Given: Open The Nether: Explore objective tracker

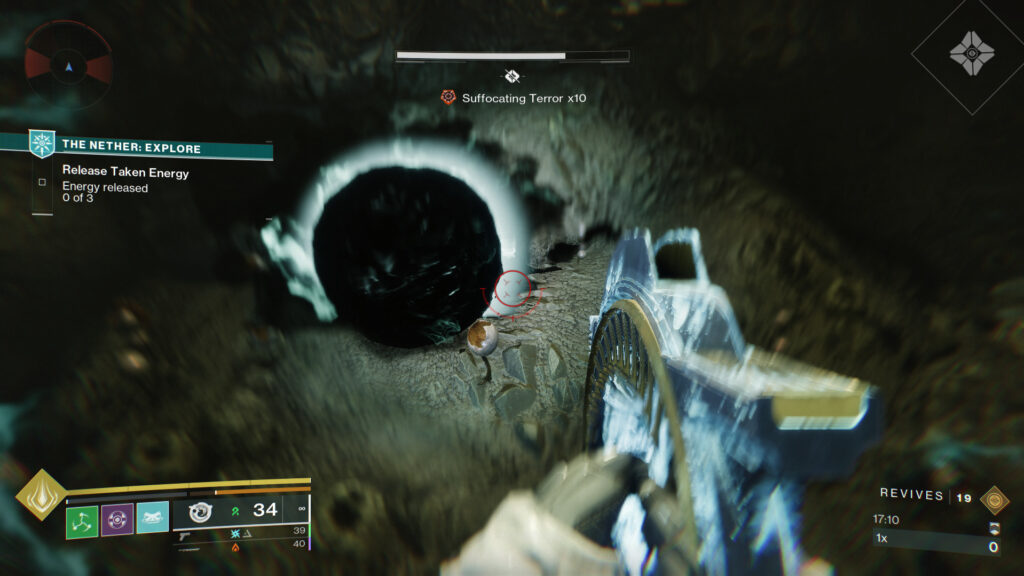Looking at the screenshot, I should [131, 148].
